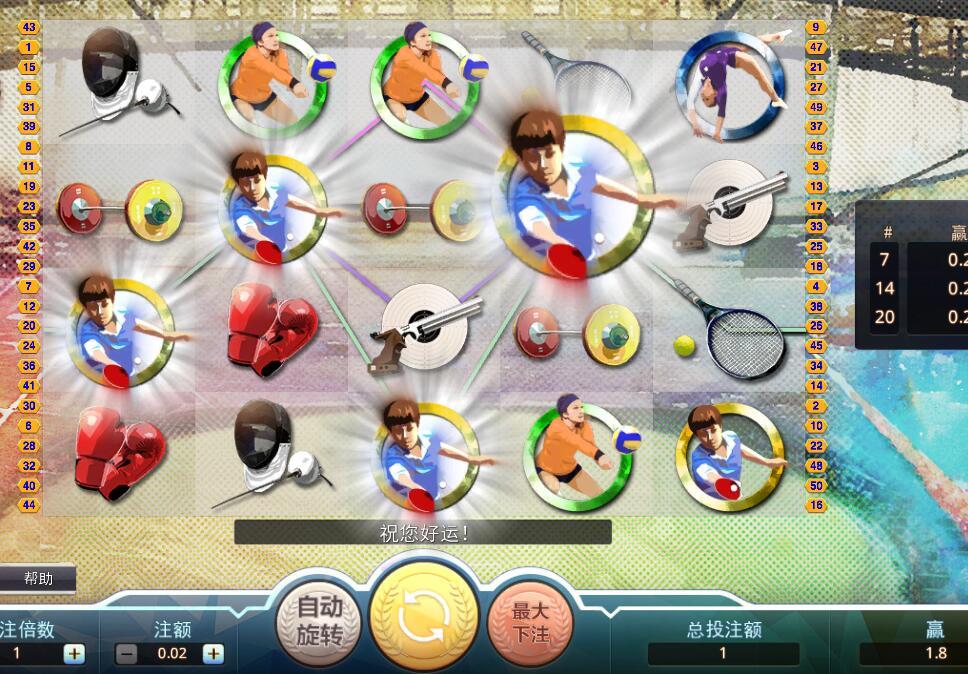
Task: Place the 最大下注 max bet
Action: [x=529, y=620]
